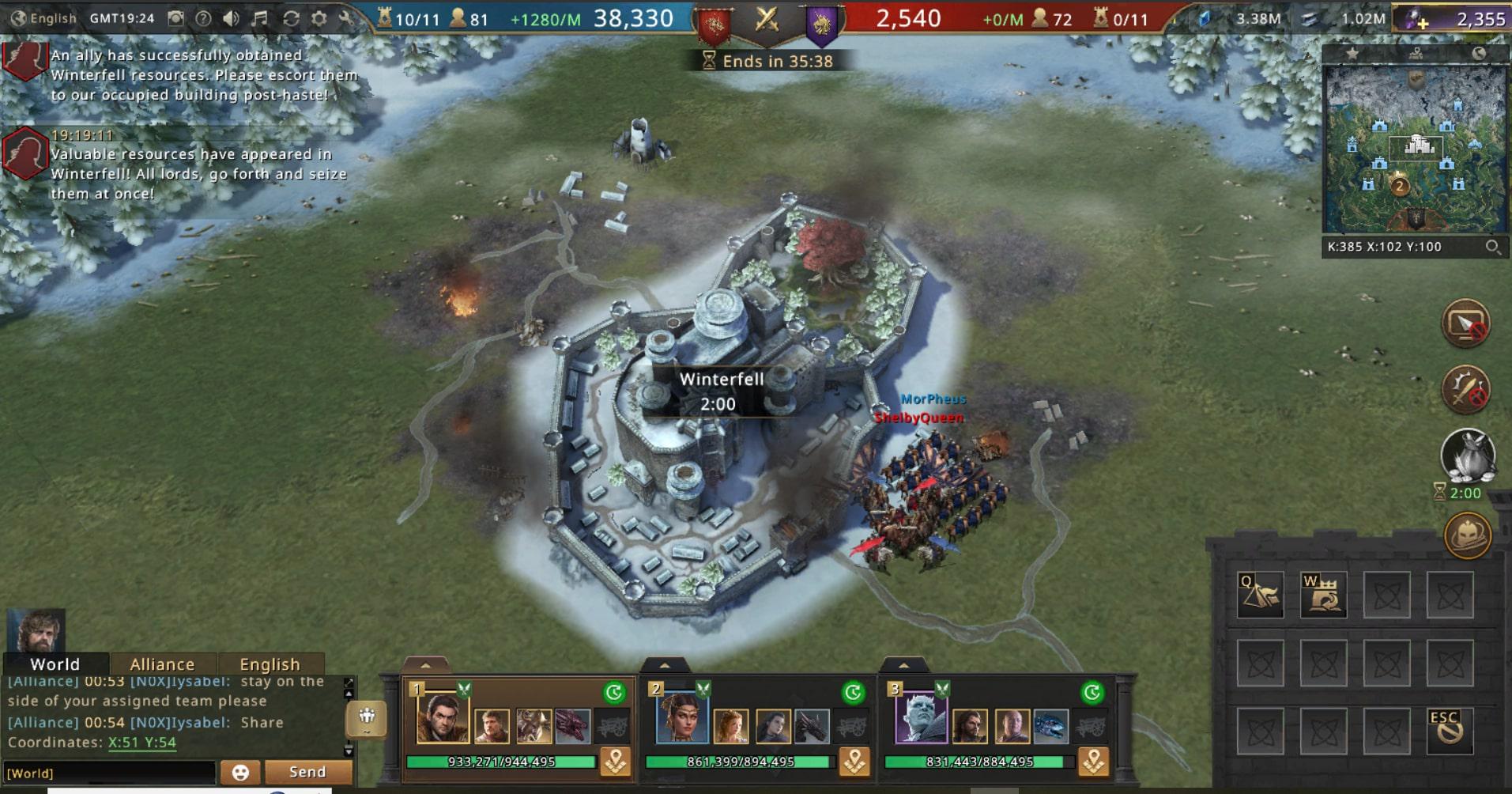Use the Q tent skill slot
Screen dimensions: 1512x794
tap(1260, 595)
